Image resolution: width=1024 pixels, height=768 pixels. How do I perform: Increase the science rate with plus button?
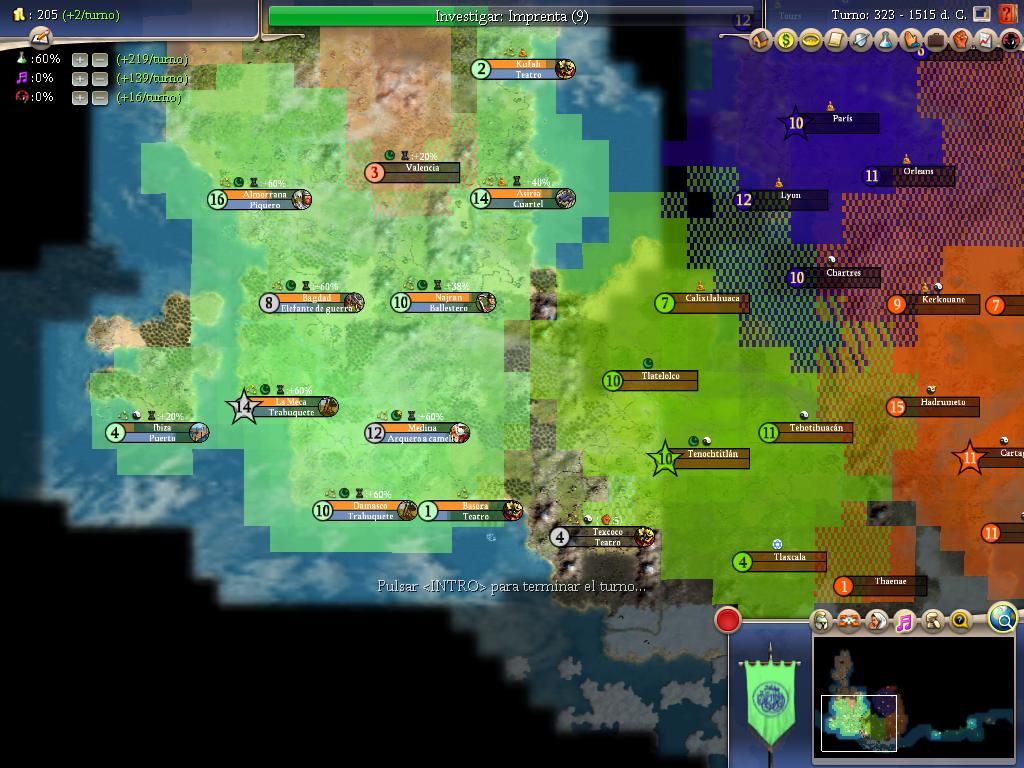(x=80, y=59)
